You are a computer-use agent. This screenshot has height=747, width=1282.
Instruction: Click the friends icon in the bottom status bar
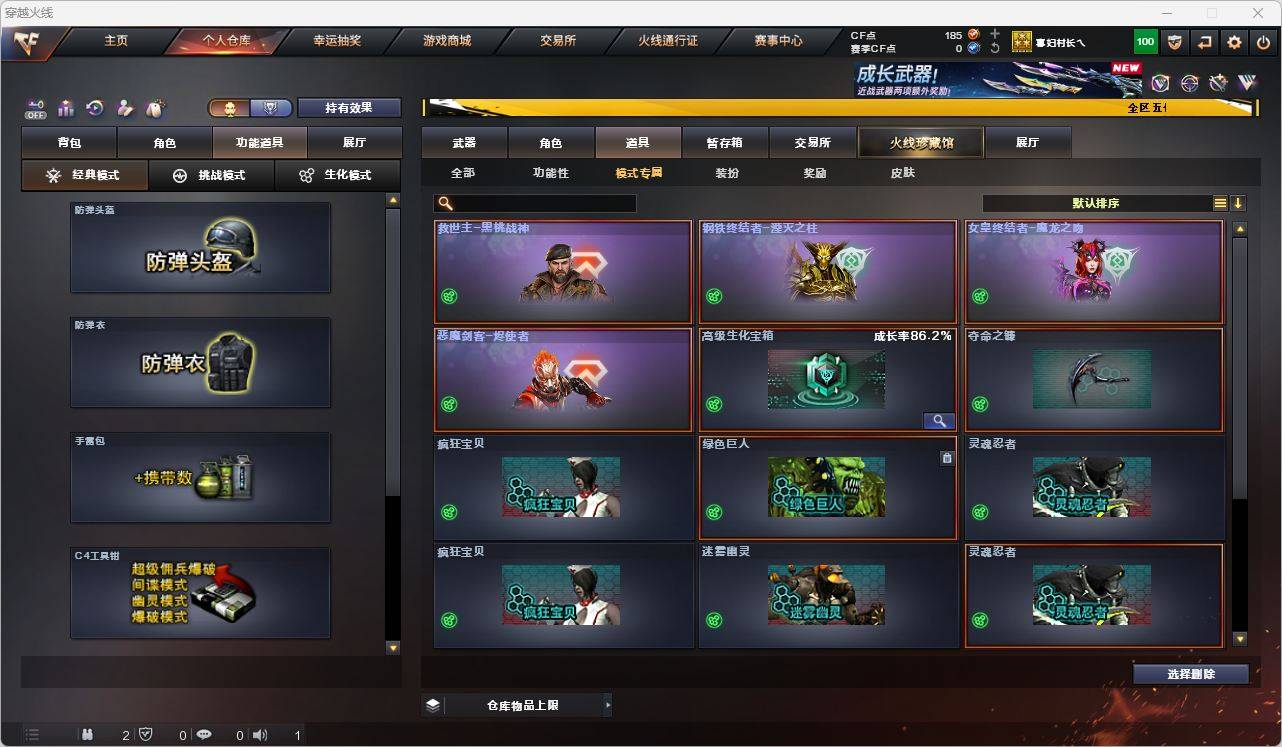(x=88, y=734)
